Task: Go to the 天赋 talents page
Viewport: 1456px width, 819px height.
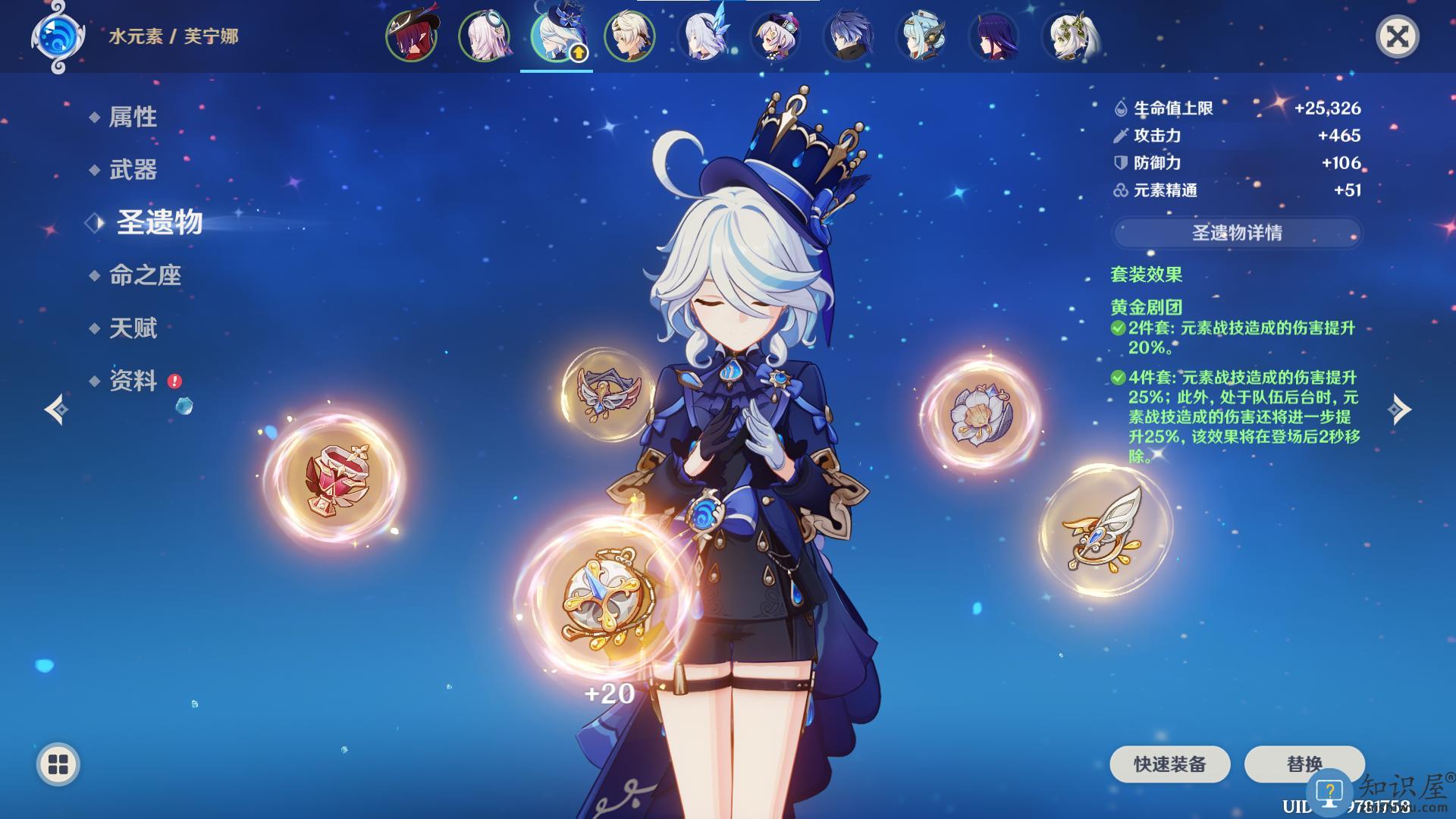Action: tap(133, 328)
